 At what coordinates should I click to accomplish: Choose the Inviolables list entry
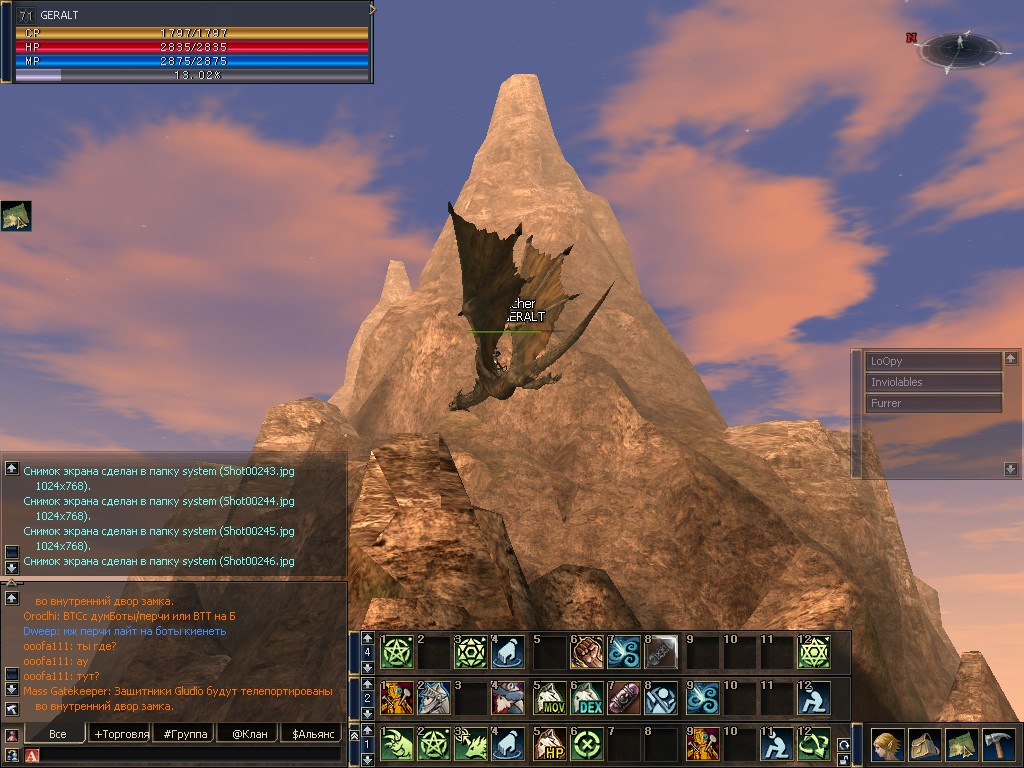(x=934, y=382)
